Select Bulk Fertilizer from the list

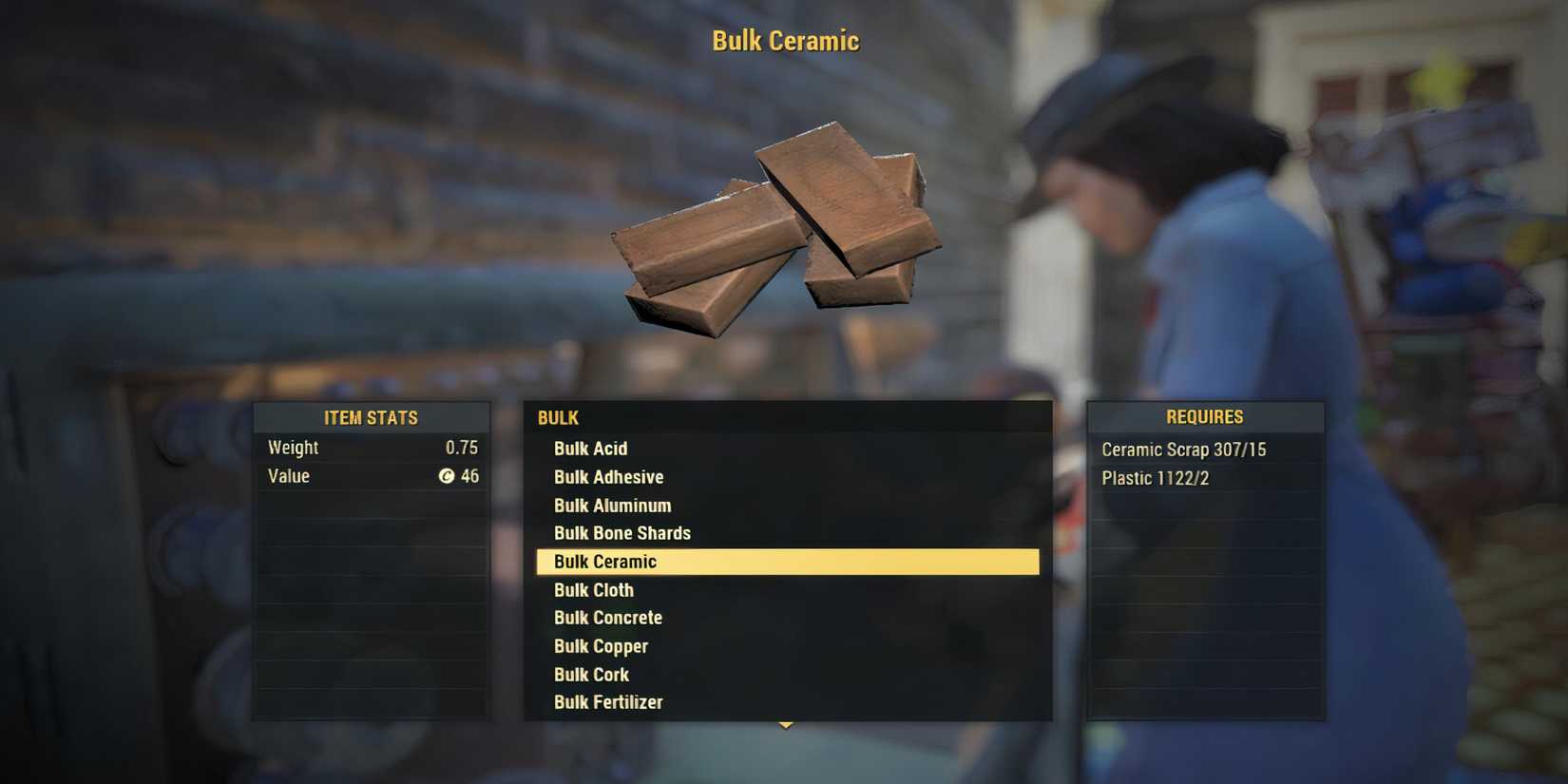(609, 701)
